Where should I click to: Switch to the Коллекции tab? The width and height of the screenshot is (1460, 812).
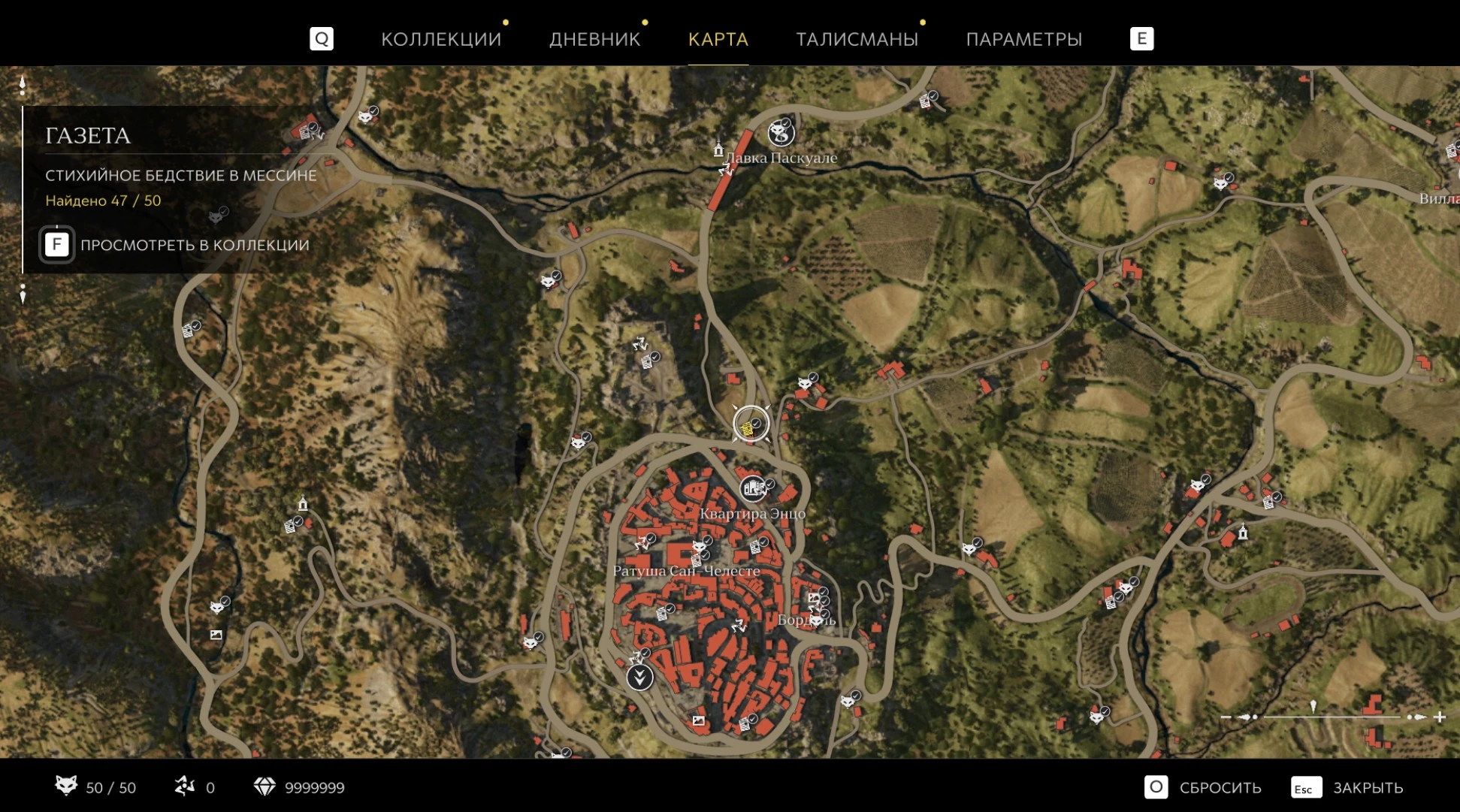(x=440, y=39)
